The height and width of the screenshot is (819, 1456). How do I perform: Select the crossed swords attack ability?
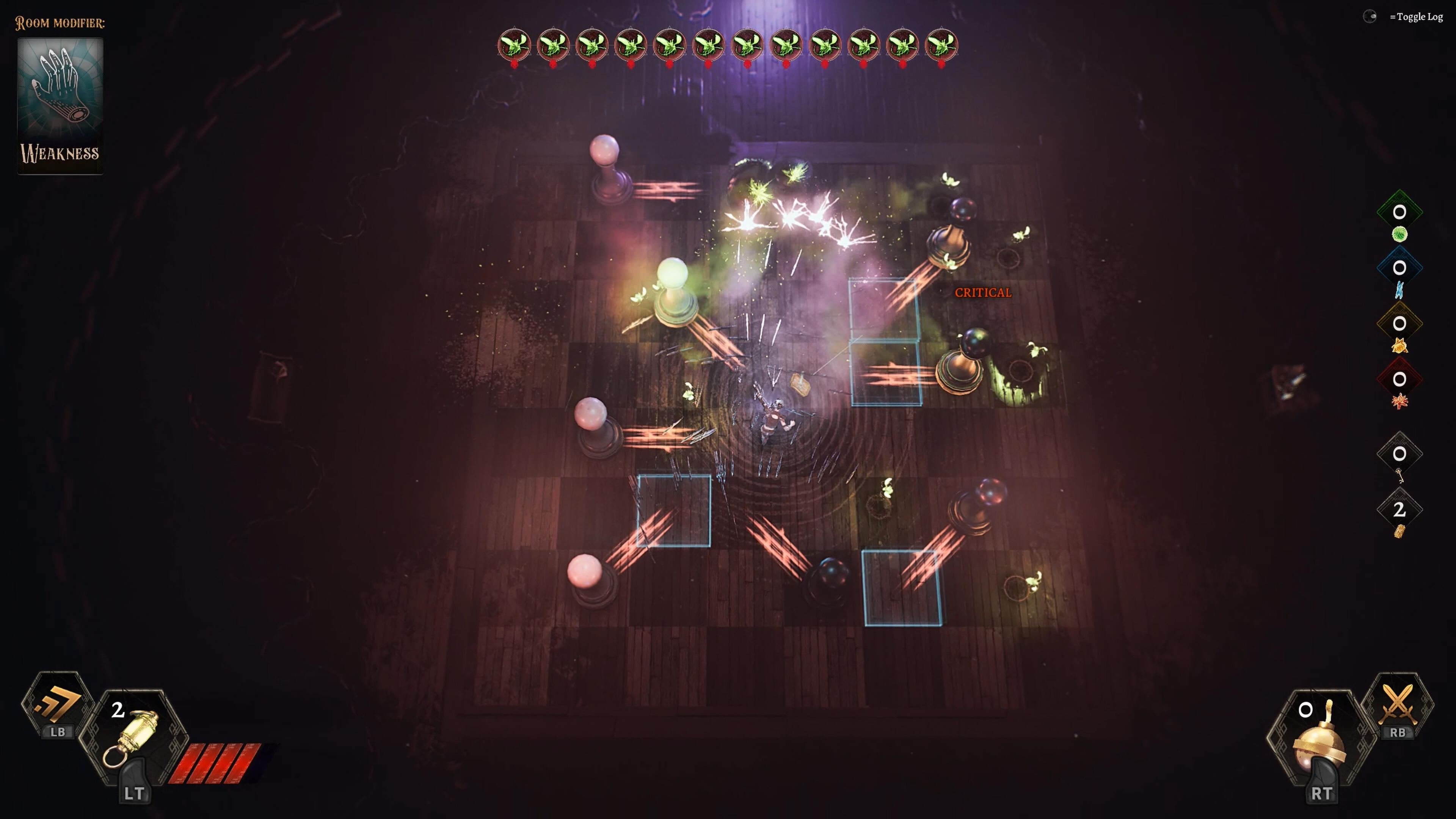tap(1398, 704)
